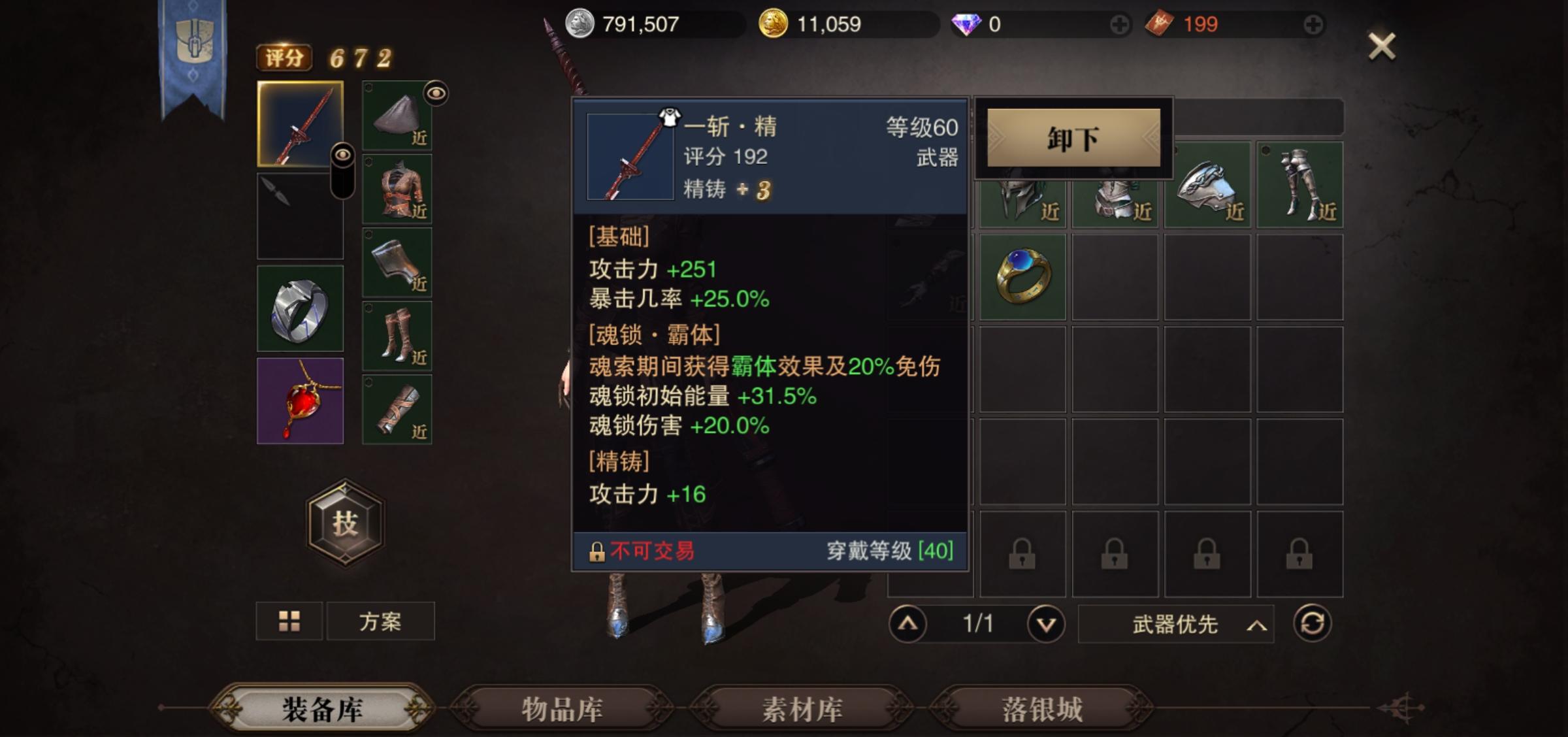Screen dimensions: 1568x737
Task: Click the 方案 scheme button
Action: (x=382, y=621)
